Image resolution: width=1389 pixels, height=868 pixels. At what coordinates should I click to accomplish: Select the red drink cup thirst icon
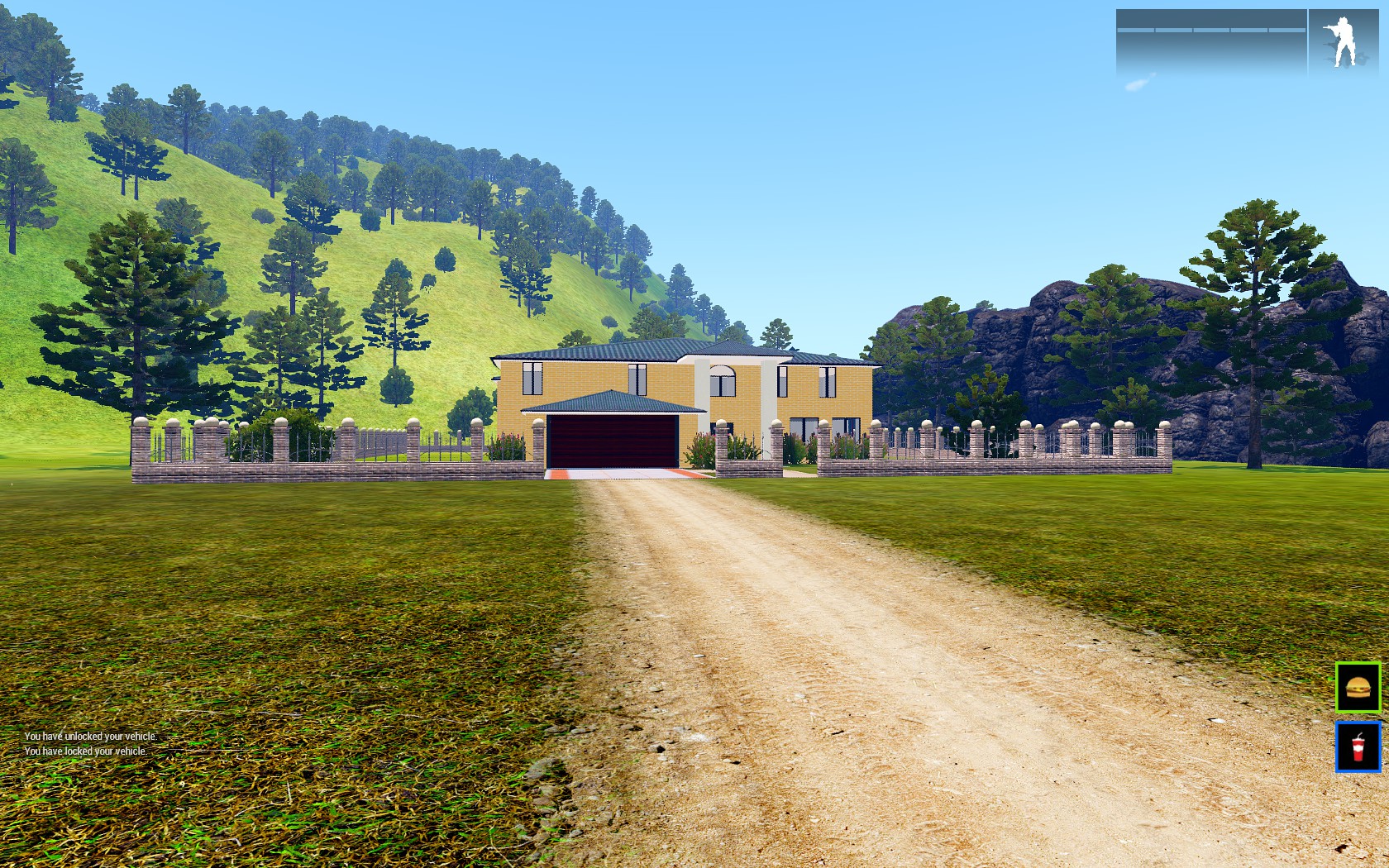click(1358, 746)
